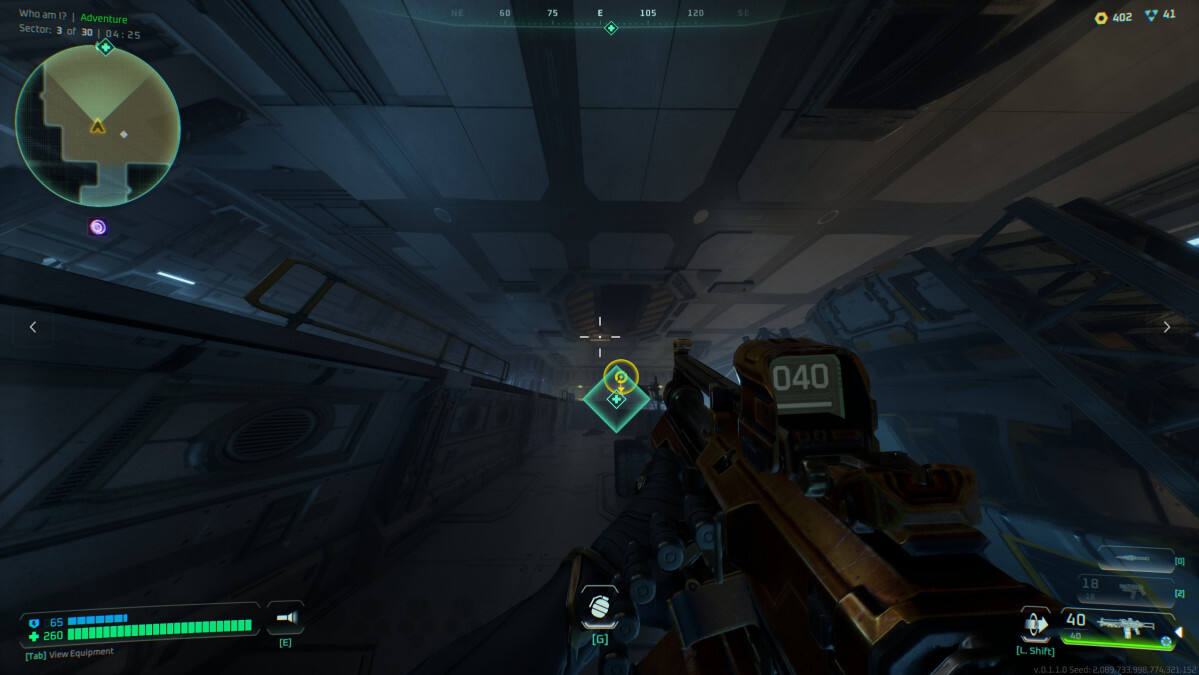
Task: Click the green medical waypoint diamond
Action: point(616,400)
